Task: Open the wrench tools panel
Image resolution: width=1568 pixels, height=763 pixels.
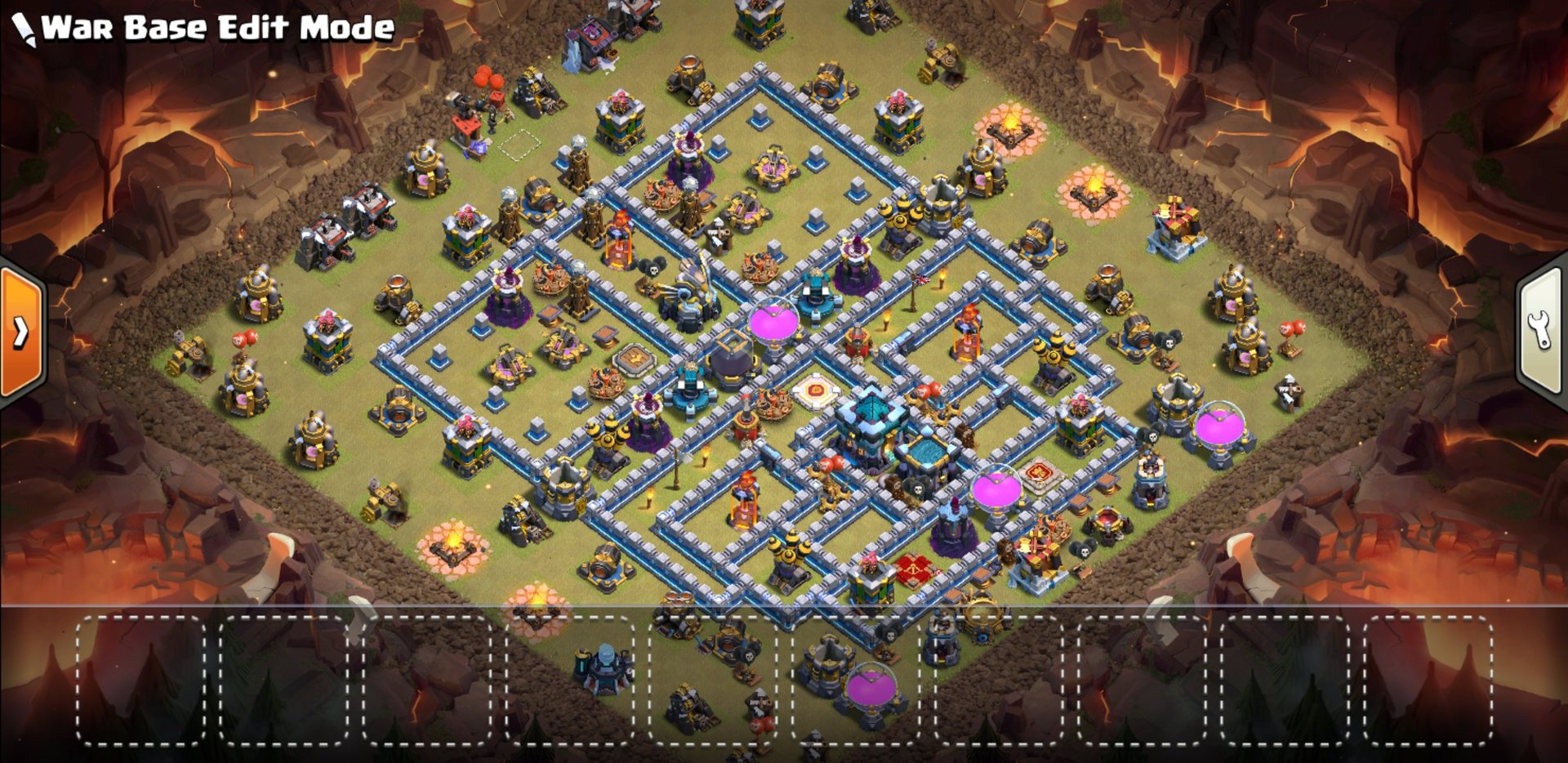Action: (1541, 331)
